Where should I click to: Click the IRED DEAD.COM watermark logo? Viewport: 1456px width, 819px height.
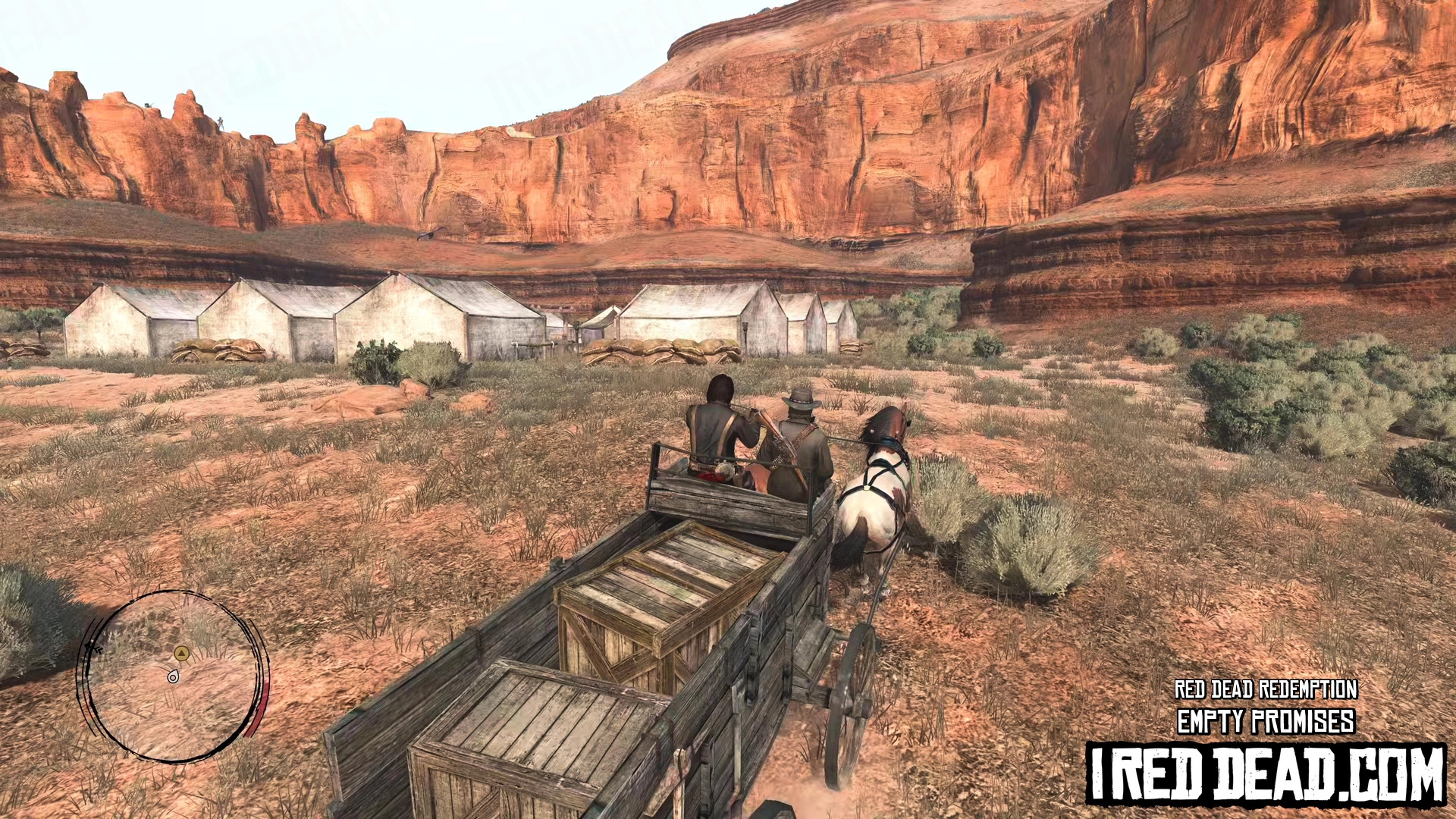[1266, 774]
